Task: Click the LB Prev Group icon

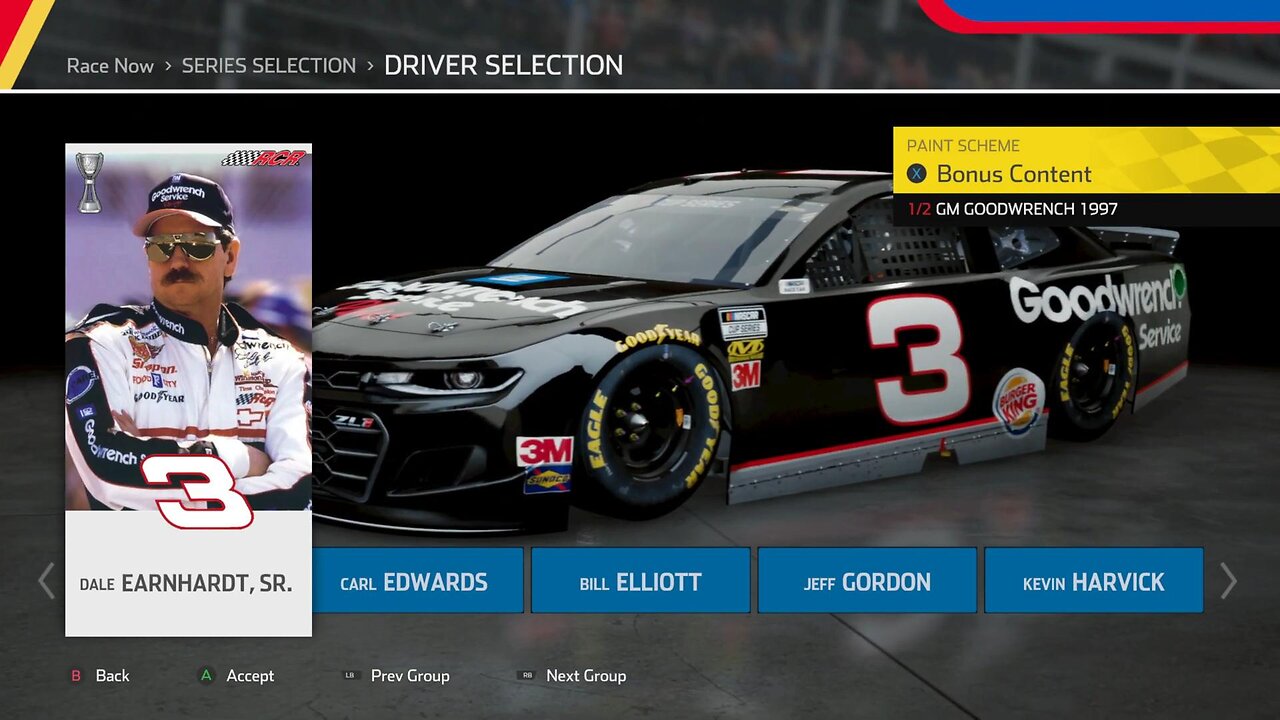Action: pyautogui.click(x=350, y=676)
